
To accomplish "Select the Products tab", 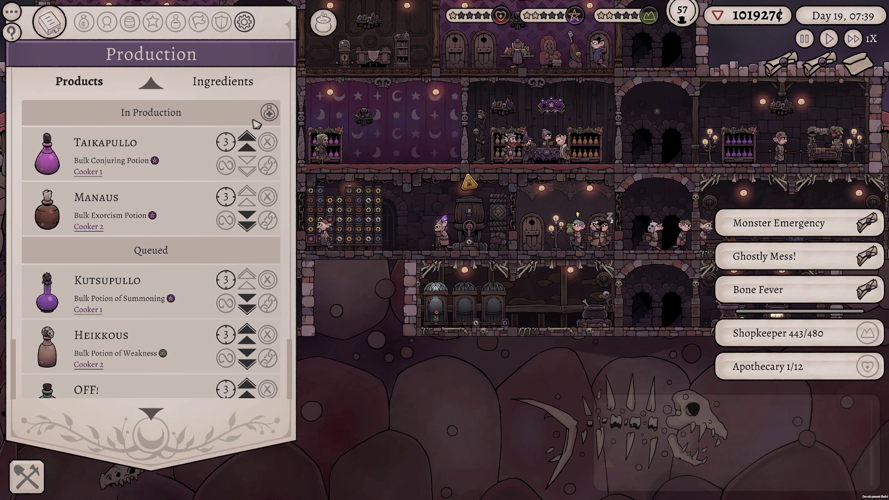I will (79, 81).
